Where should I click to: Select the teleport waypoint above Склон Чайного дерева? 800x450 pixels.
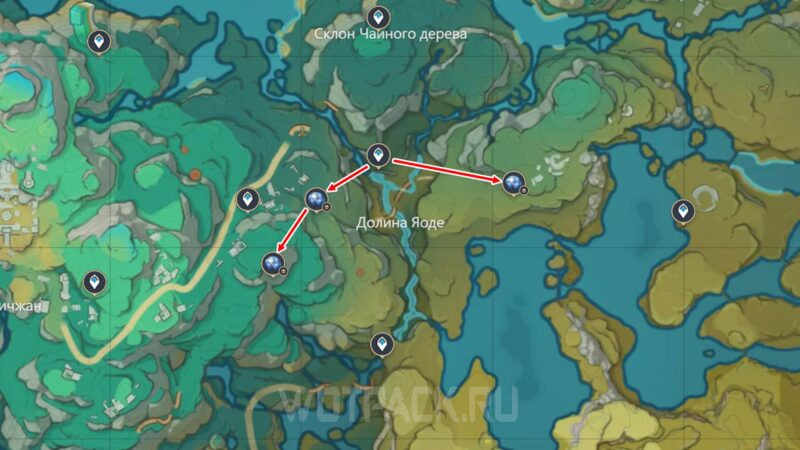tap(377, 17)
